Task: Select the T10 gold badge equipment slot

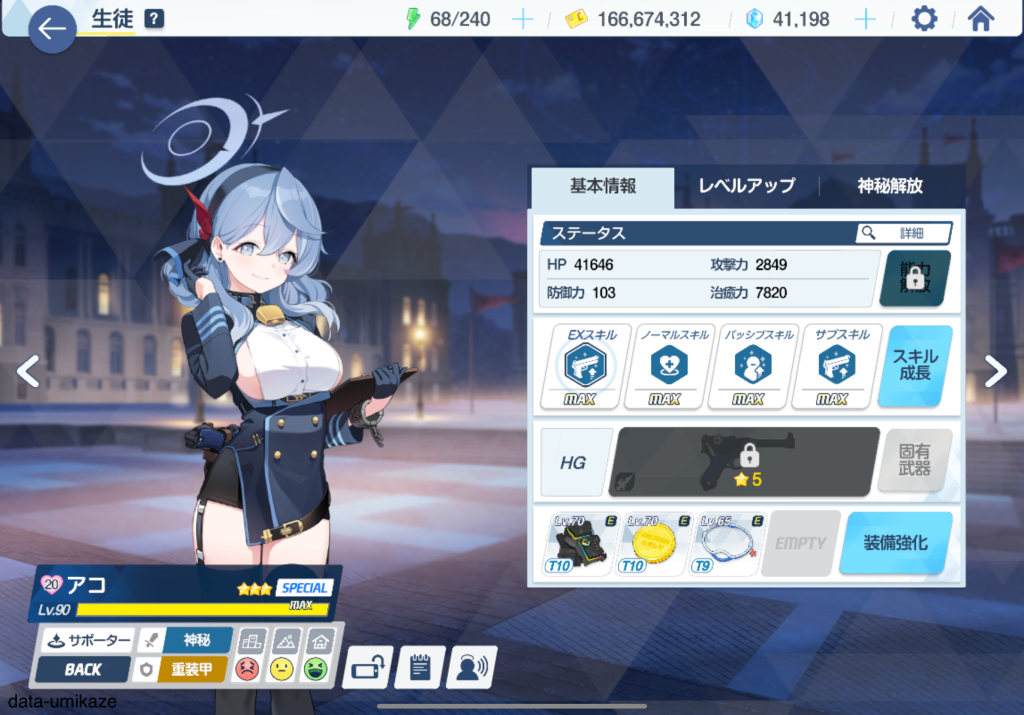Action: coord(654,544)
